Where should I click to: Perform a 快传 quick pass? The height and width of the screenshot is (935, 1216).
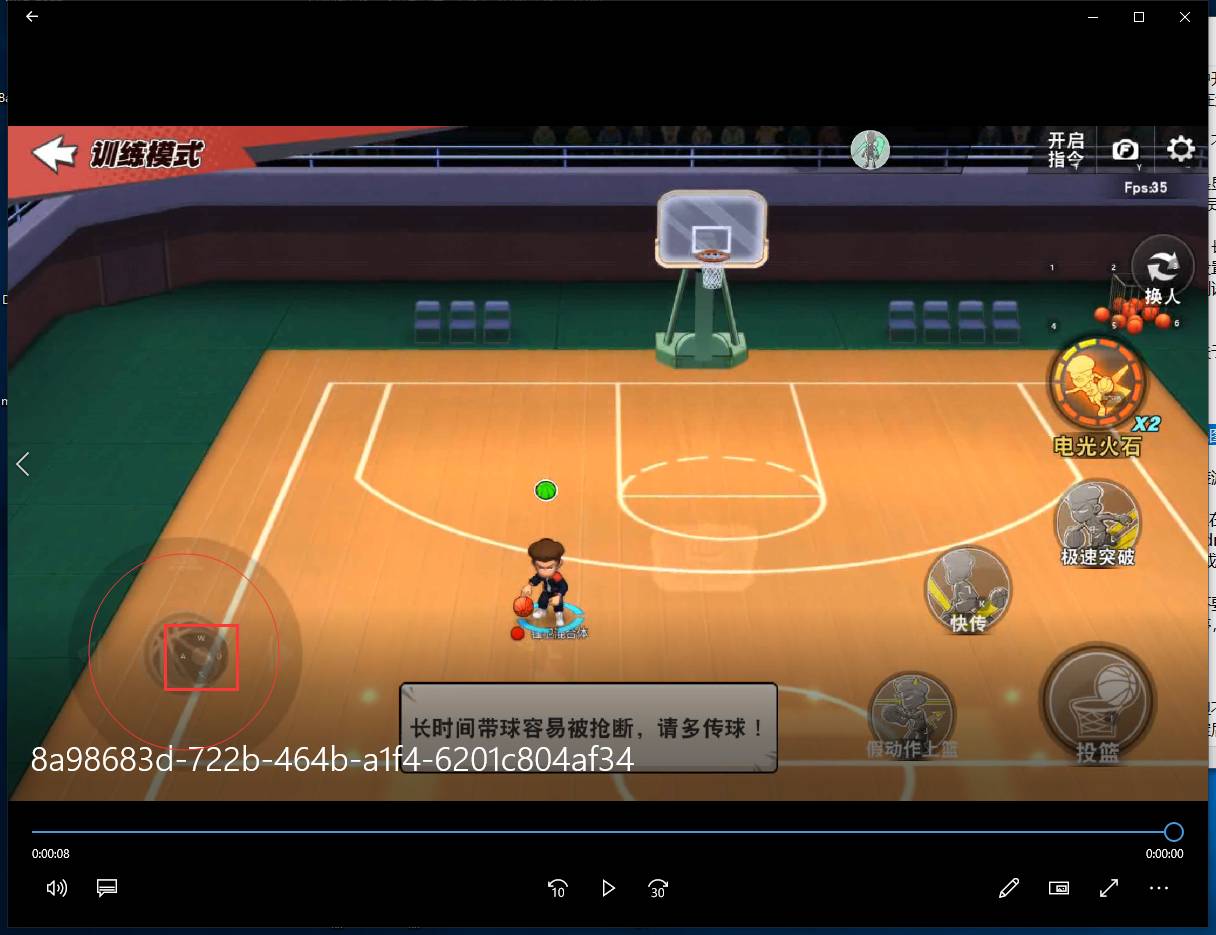click(x=967, y=589)
